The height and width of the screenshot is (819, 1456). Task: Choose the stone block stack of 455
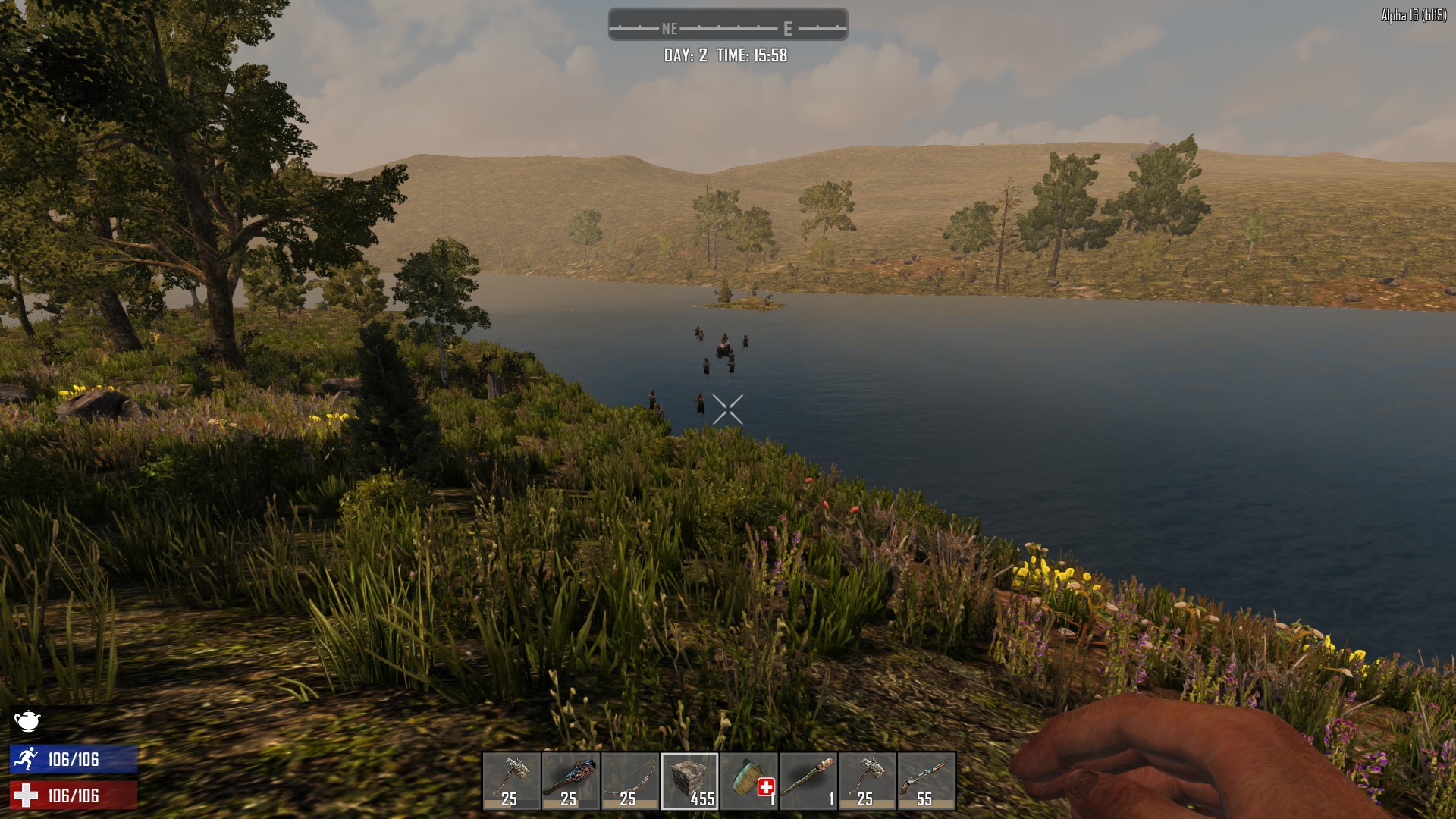coord(689,780)
